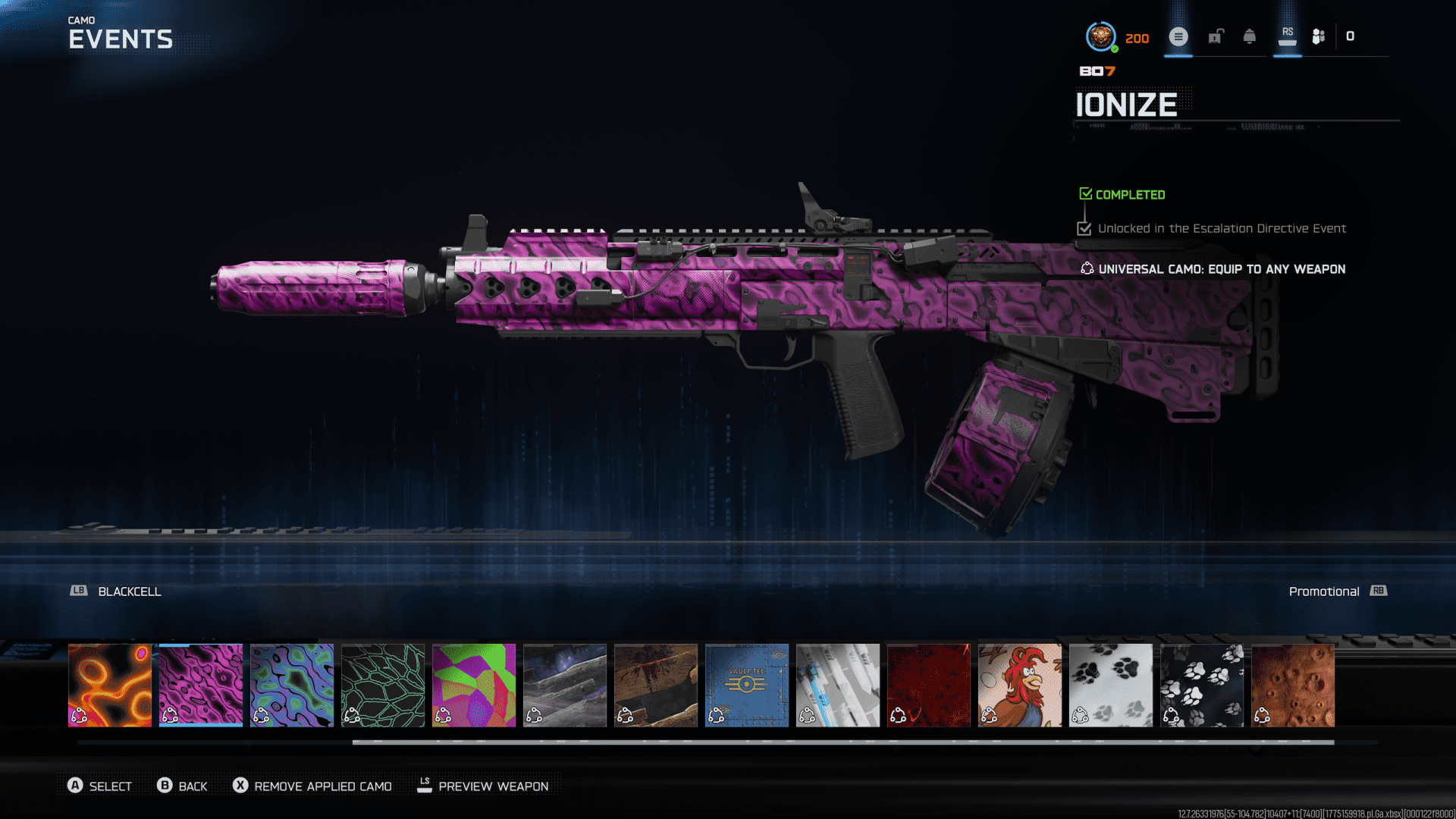
Task: Choose the orange cratered surface camo
Action: click(1293, 685)
